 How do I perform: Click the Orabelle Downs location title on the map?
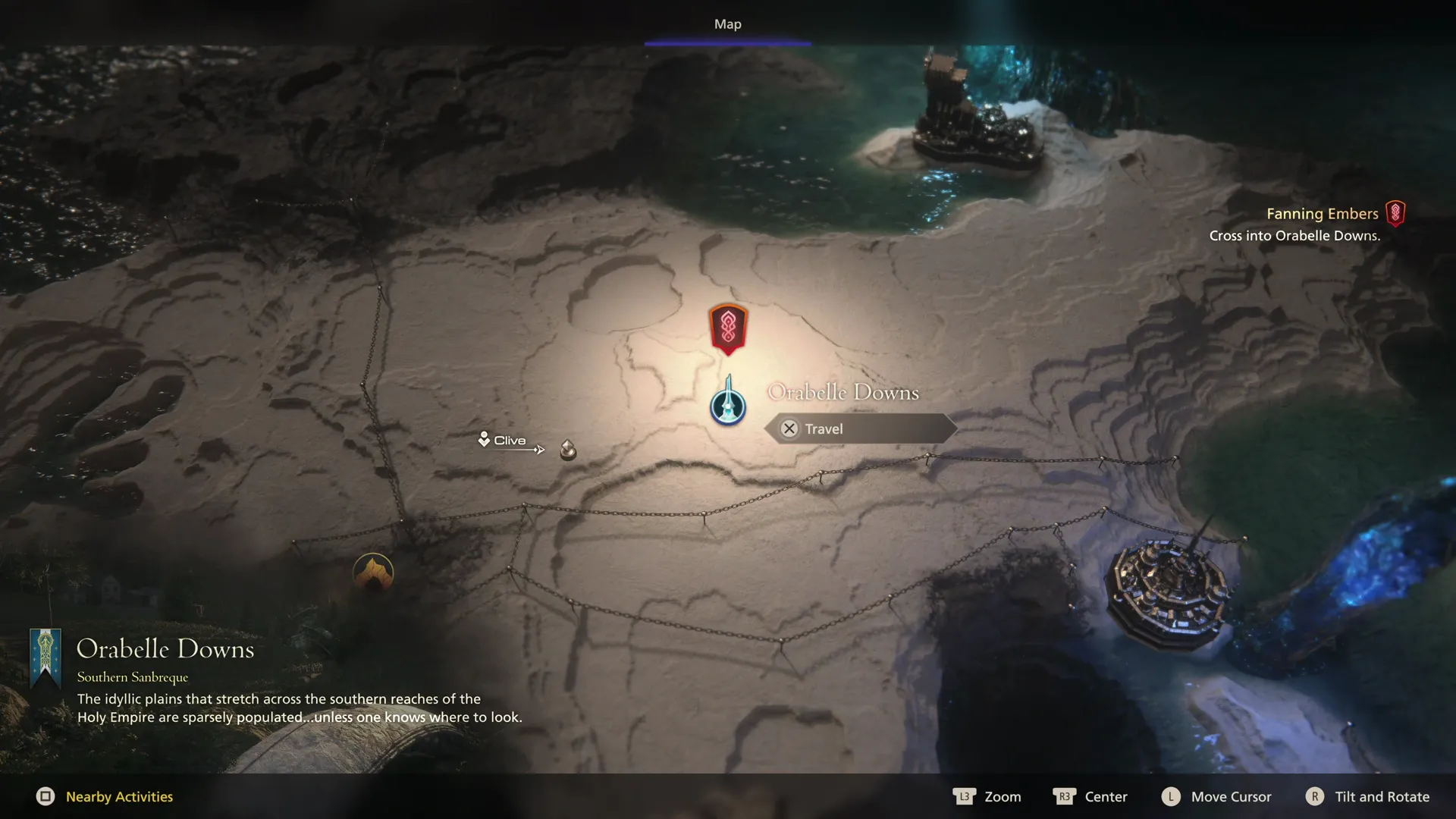(x=843, y=392)
